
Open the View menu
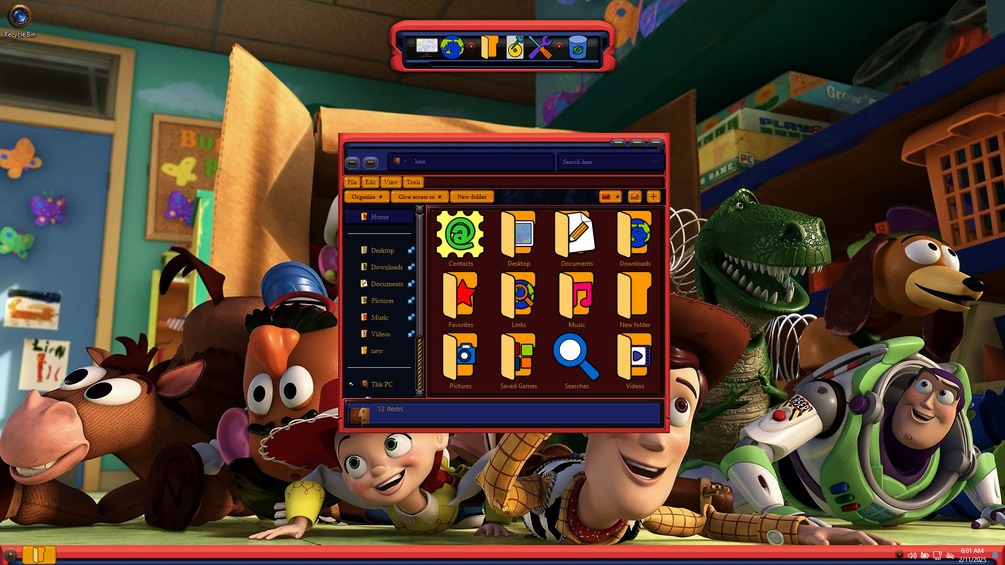coord(390,182)
